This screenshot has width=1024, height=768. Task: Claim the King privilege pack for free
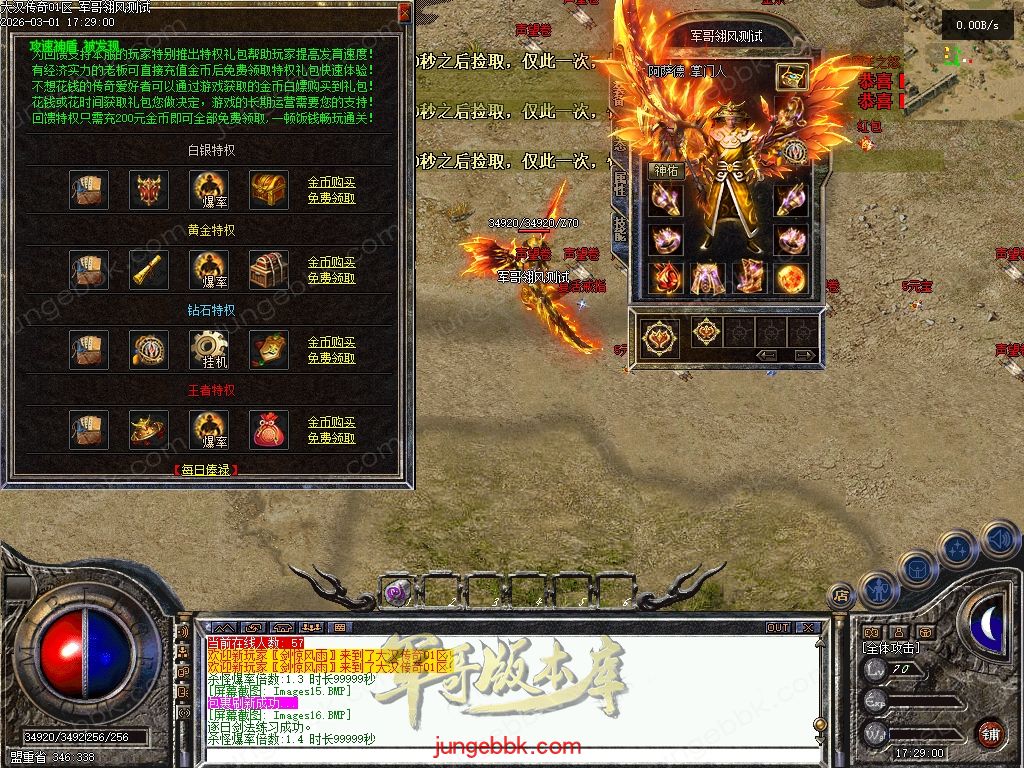[331, 438]
